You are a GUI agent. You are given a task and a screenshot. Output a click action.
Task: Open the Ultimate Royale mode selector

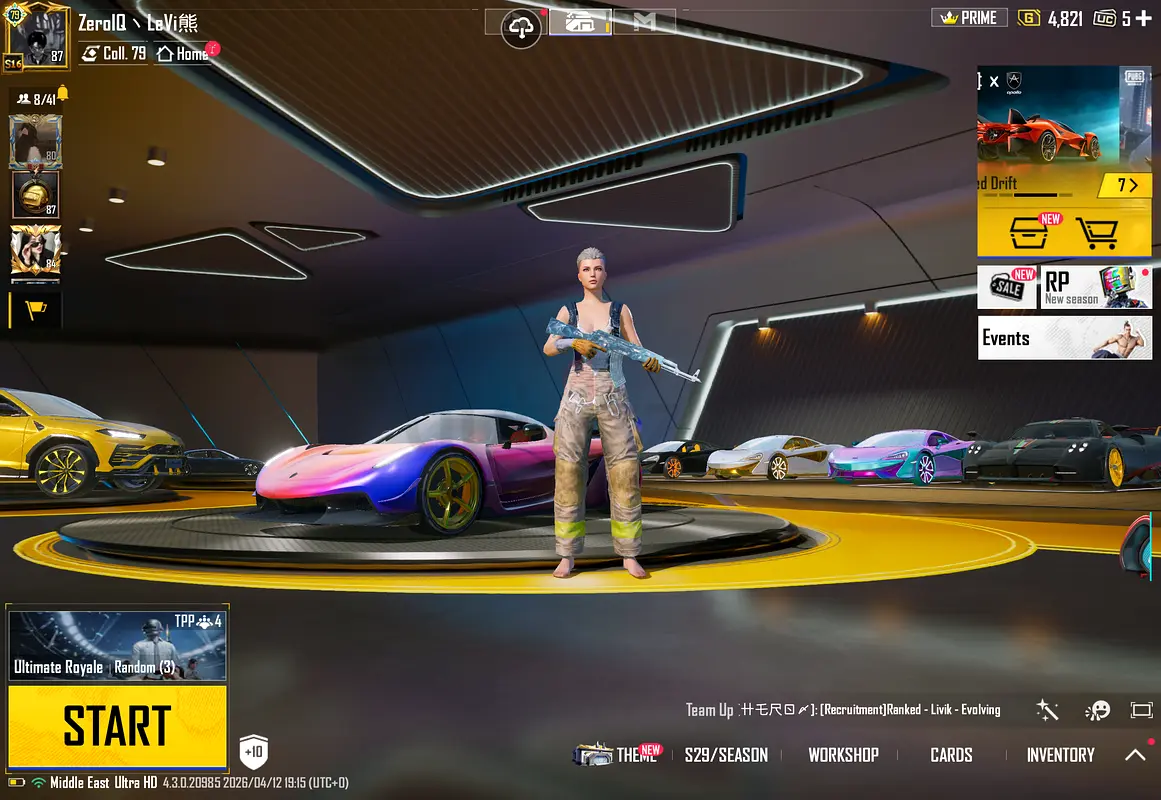[x=117, y=645]
